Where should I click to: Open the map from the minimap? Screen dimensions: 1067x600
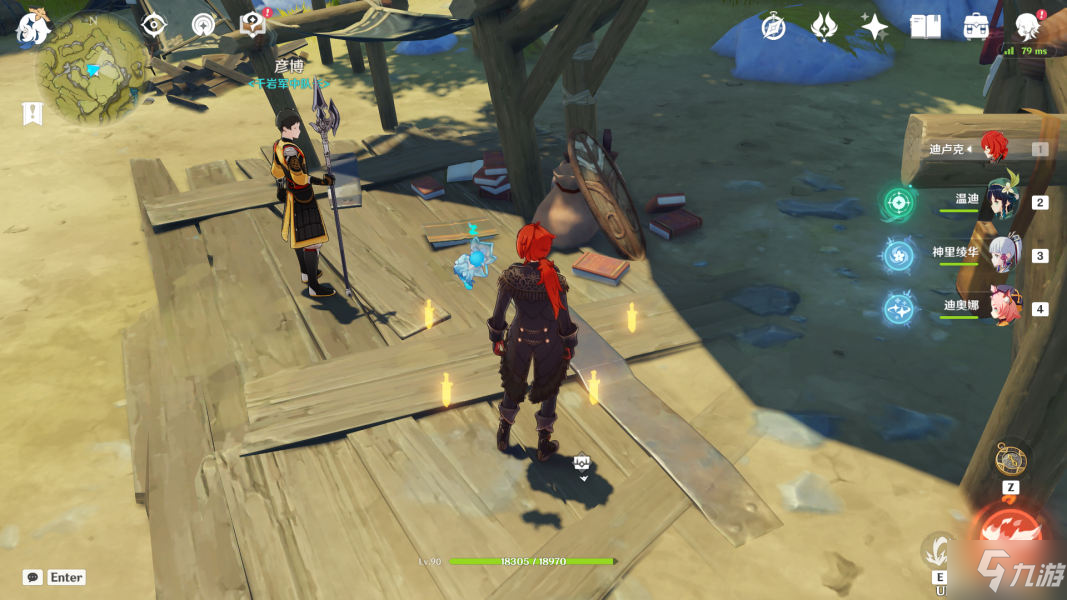(x=92, y=70)
